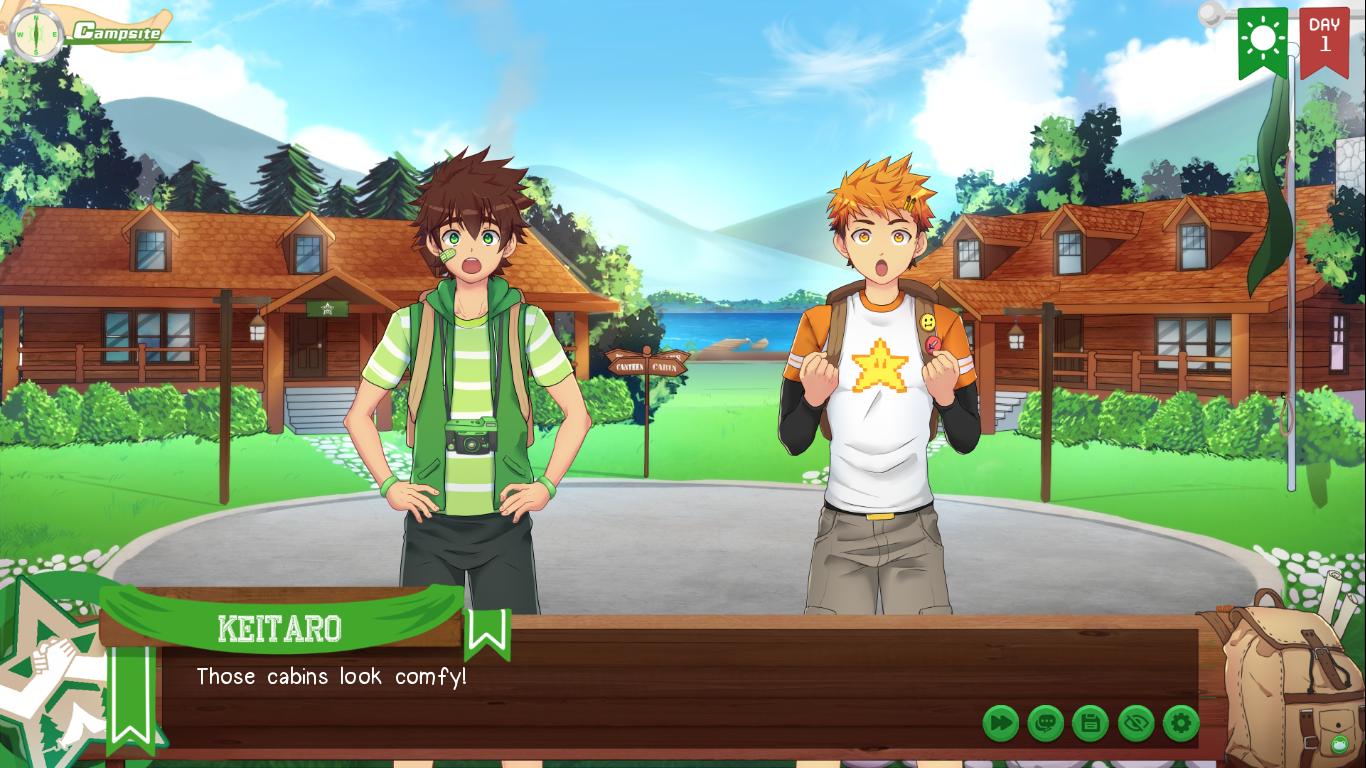This screenshot has width=1366, height=768.
Task: Activate the fast-forward skip button
Action: [x=1000, y=723]
